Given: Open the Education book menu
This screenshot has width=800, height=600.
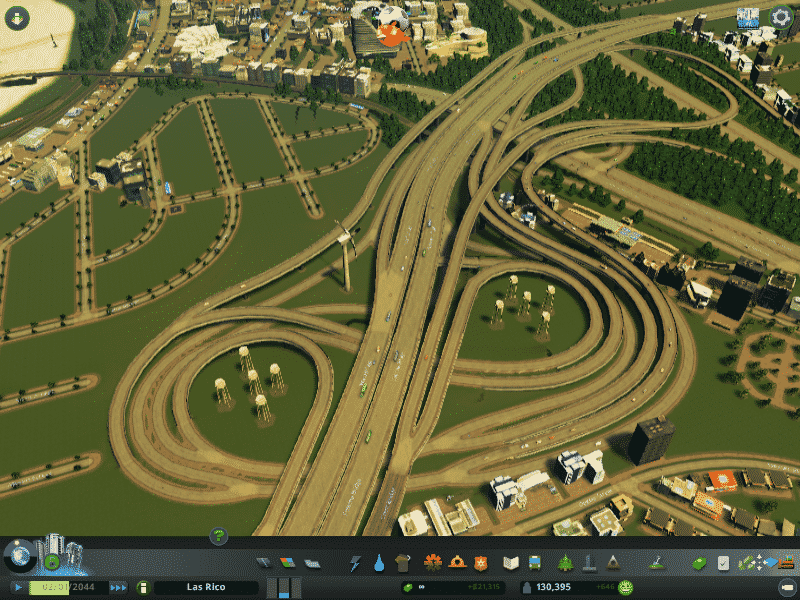Looking at the screenshot, I should tap(511, 563).
